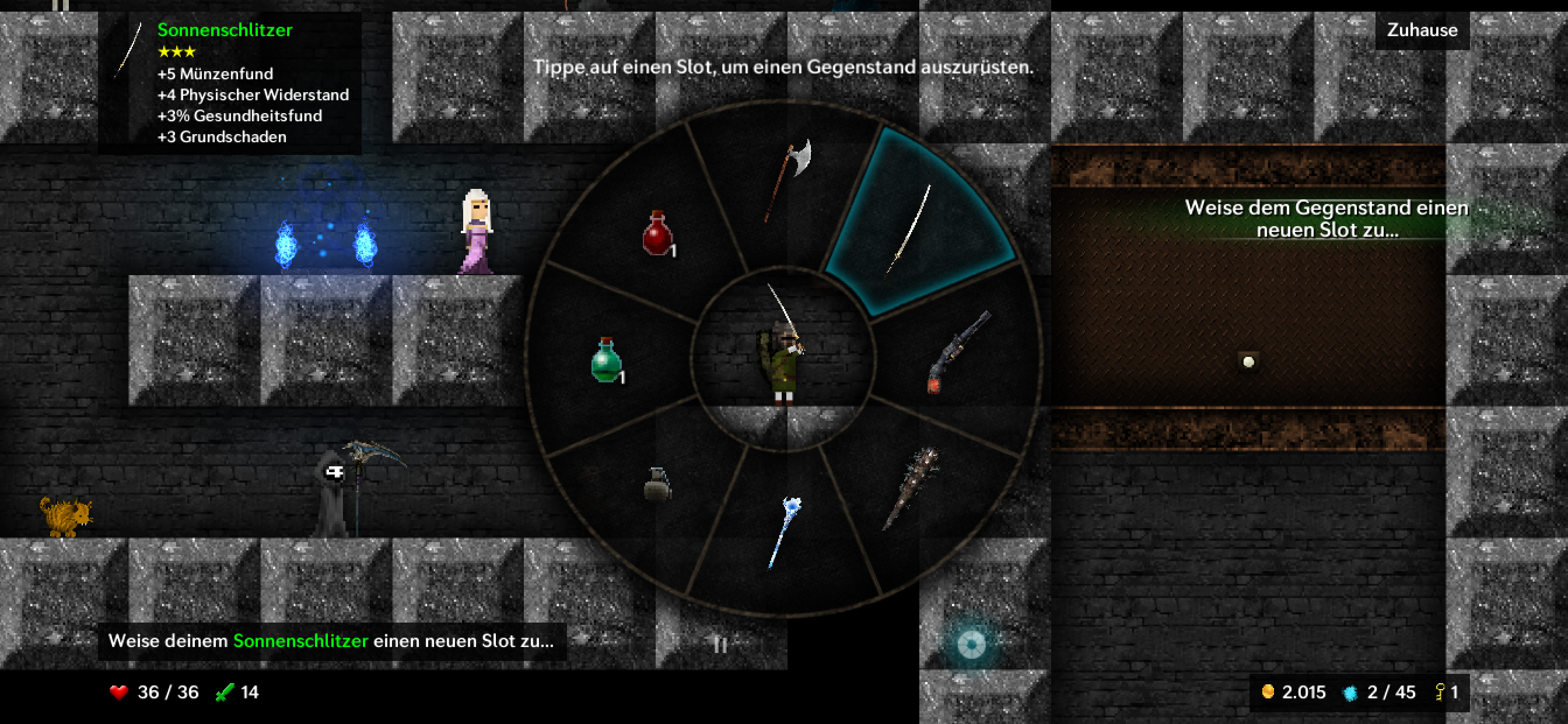
Task: Tap the Zuhause button
Action: [x=1422, y=30]
